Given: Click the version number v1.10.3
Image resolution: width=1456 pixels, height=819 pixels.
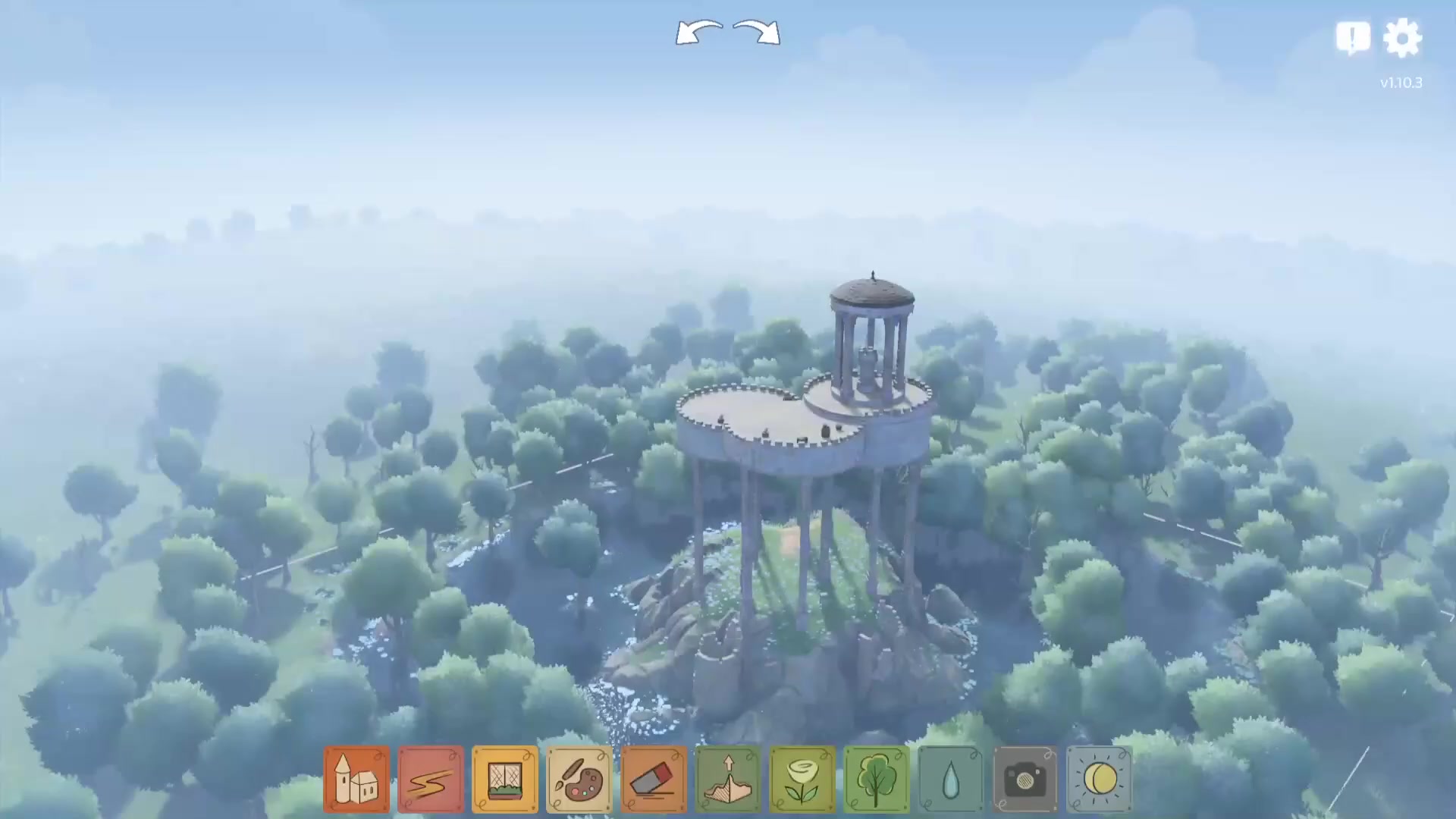Looking at the screenshot, I should coord(1401,83).
